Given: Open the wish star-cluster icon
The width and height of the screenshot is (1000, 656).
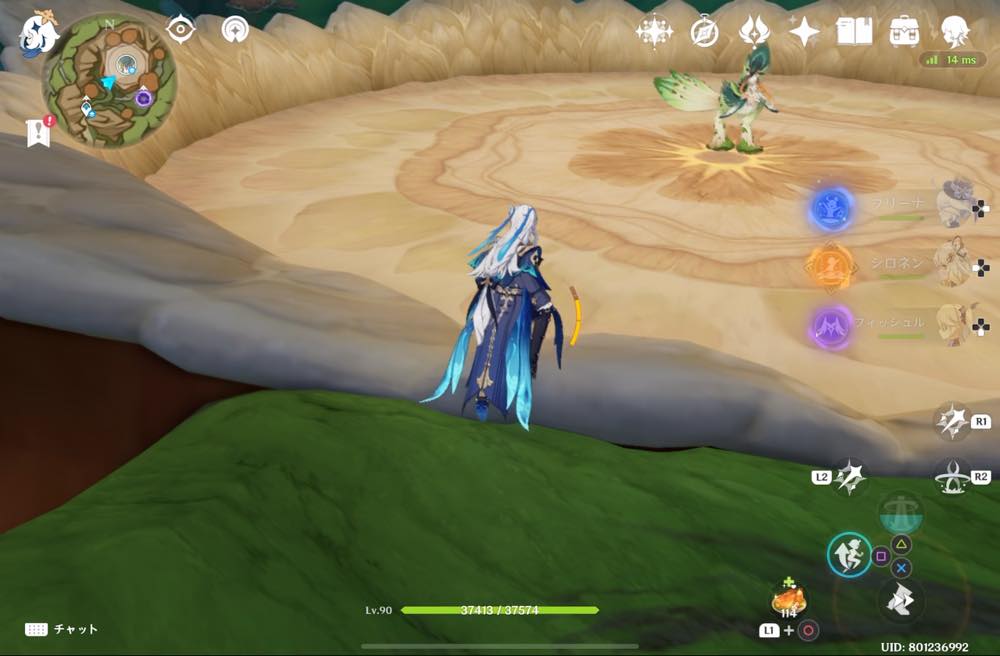Looking at the screenshot, I should (654, 32).
